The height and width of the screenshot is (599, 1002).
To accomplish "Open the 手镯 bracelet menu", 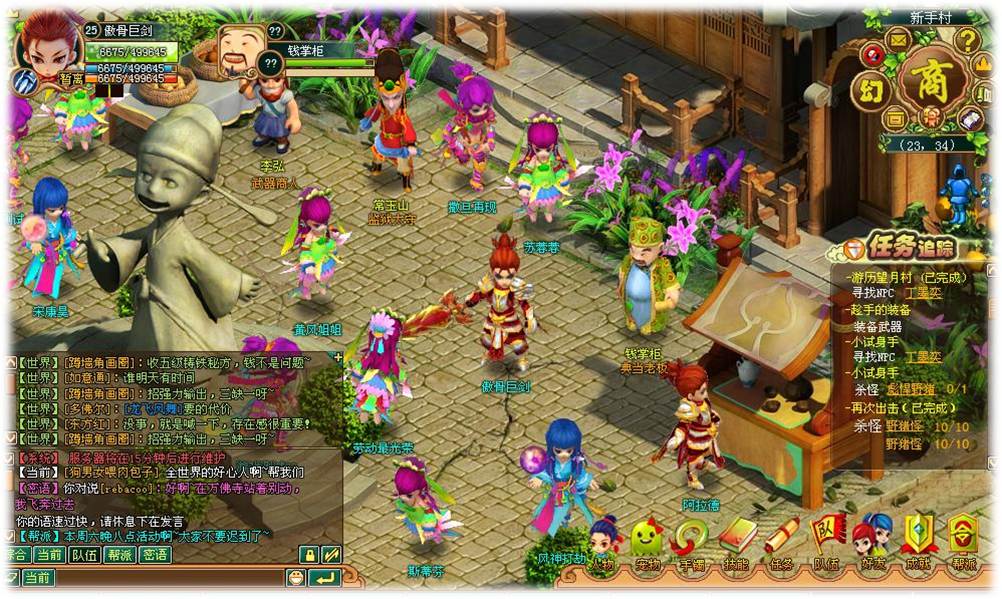I will [x=691, y=543].
